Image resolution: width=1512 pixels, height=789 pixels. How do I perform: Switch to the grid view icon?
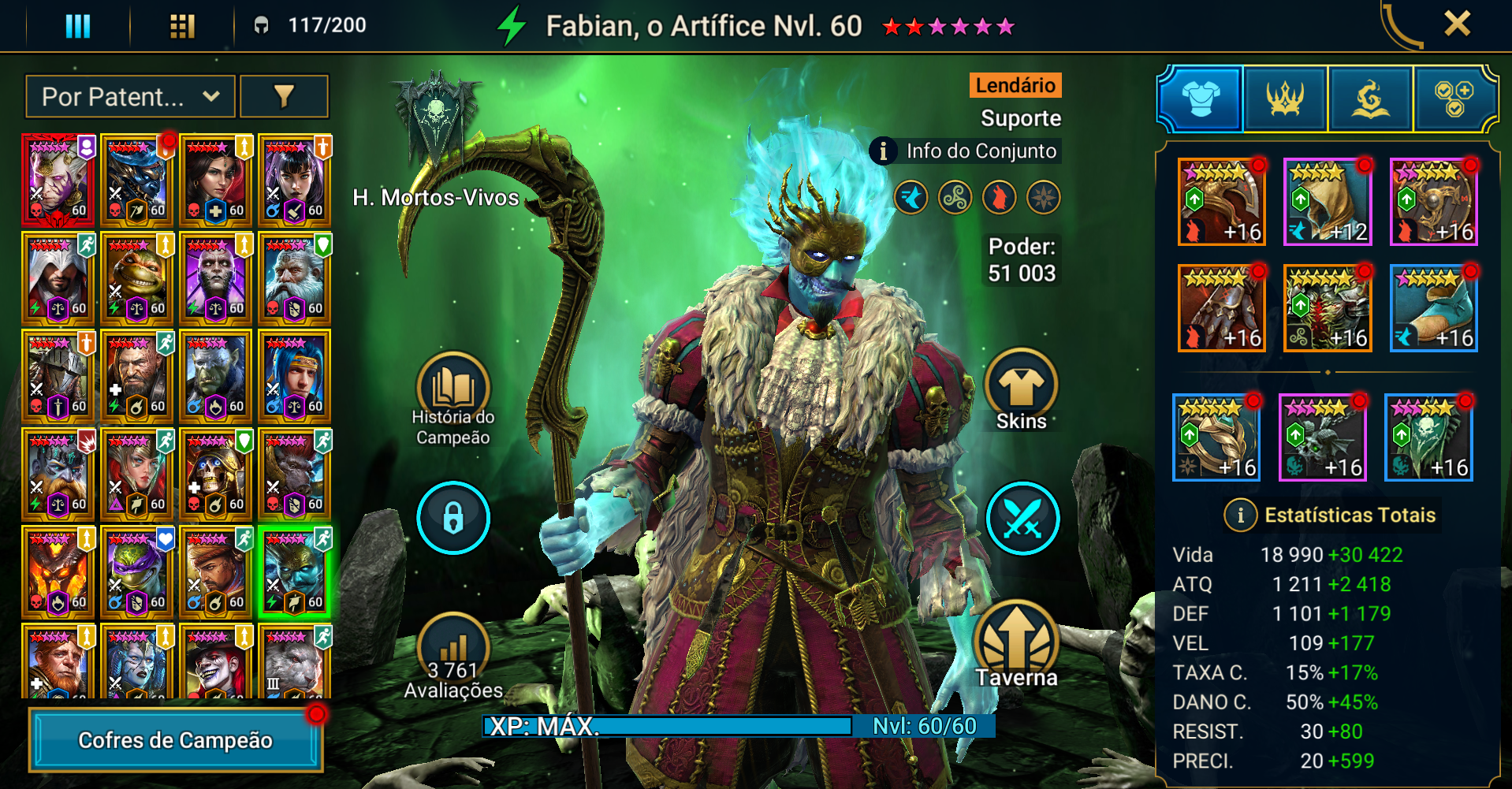point(182,26)
